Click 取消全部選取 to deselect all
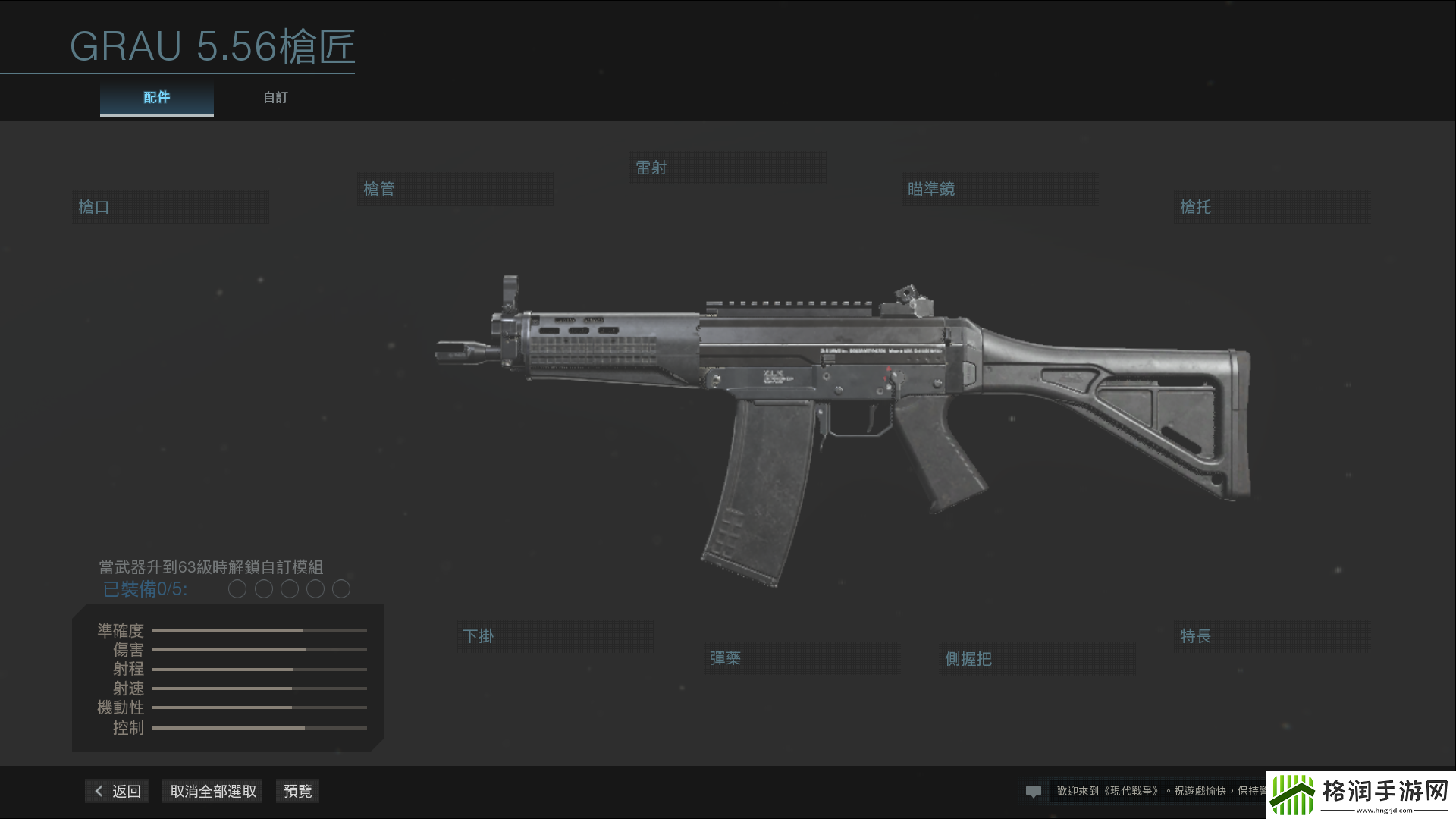 coord(212,790)
